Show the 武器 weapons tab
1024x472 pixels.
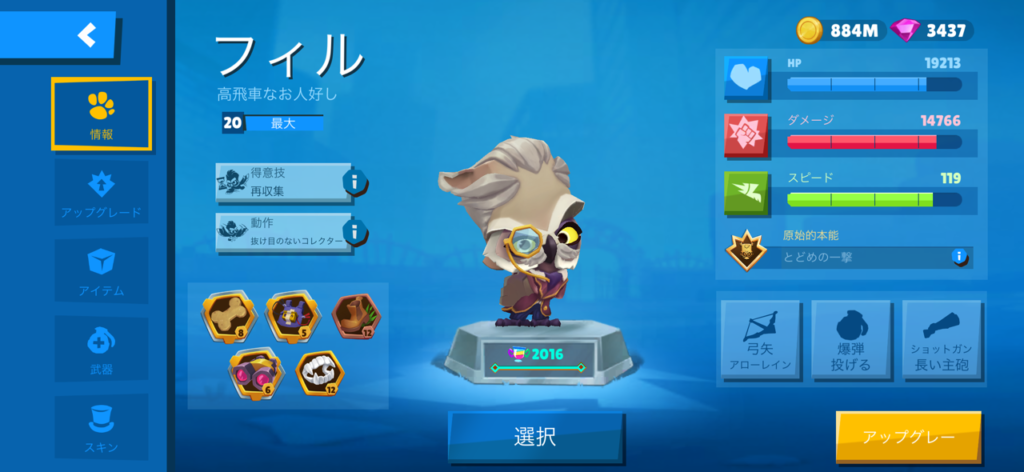pyautogui.click(x=101, y=349)
